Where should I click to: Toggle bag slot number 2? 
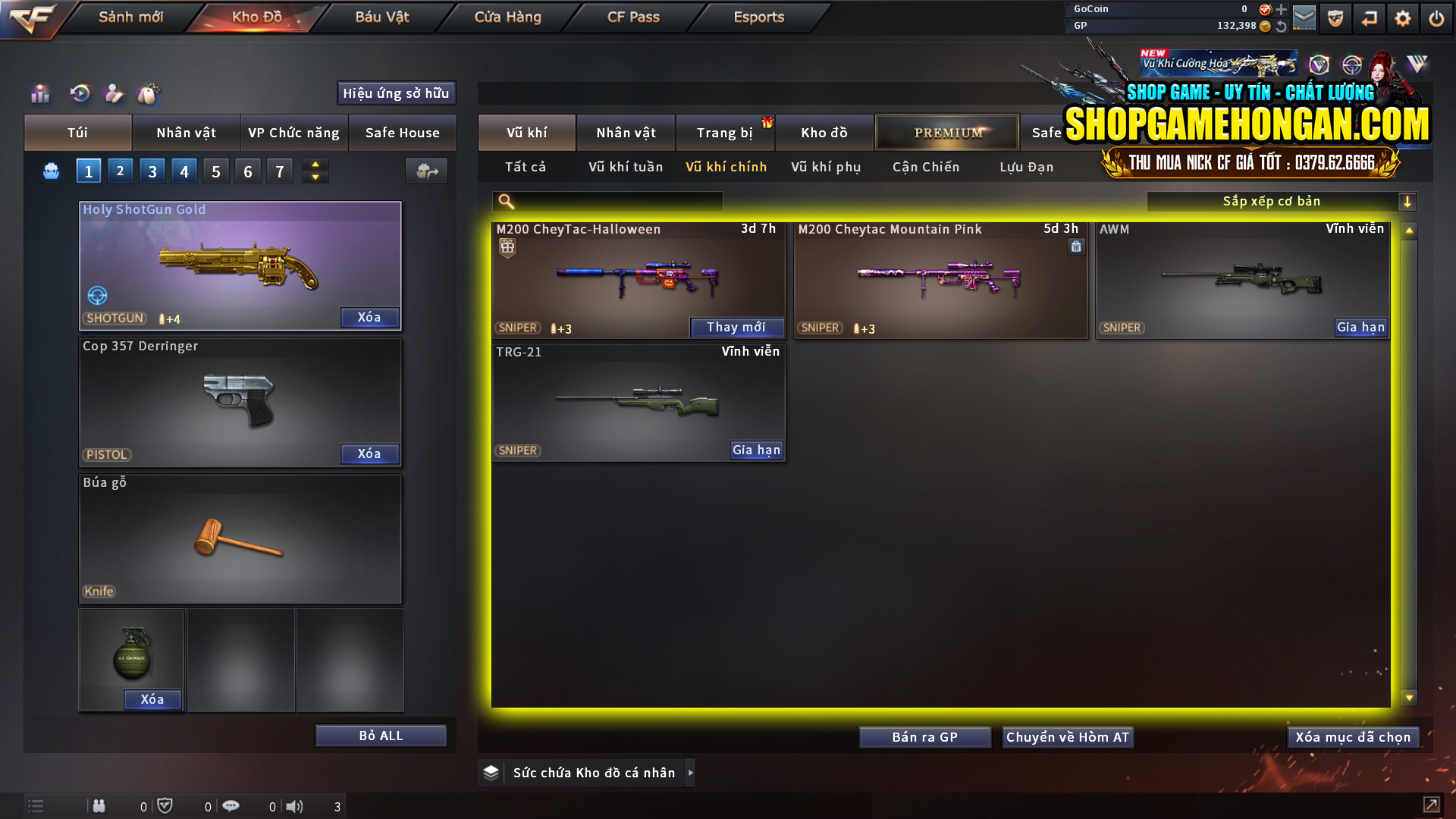(x=120, y=171)
